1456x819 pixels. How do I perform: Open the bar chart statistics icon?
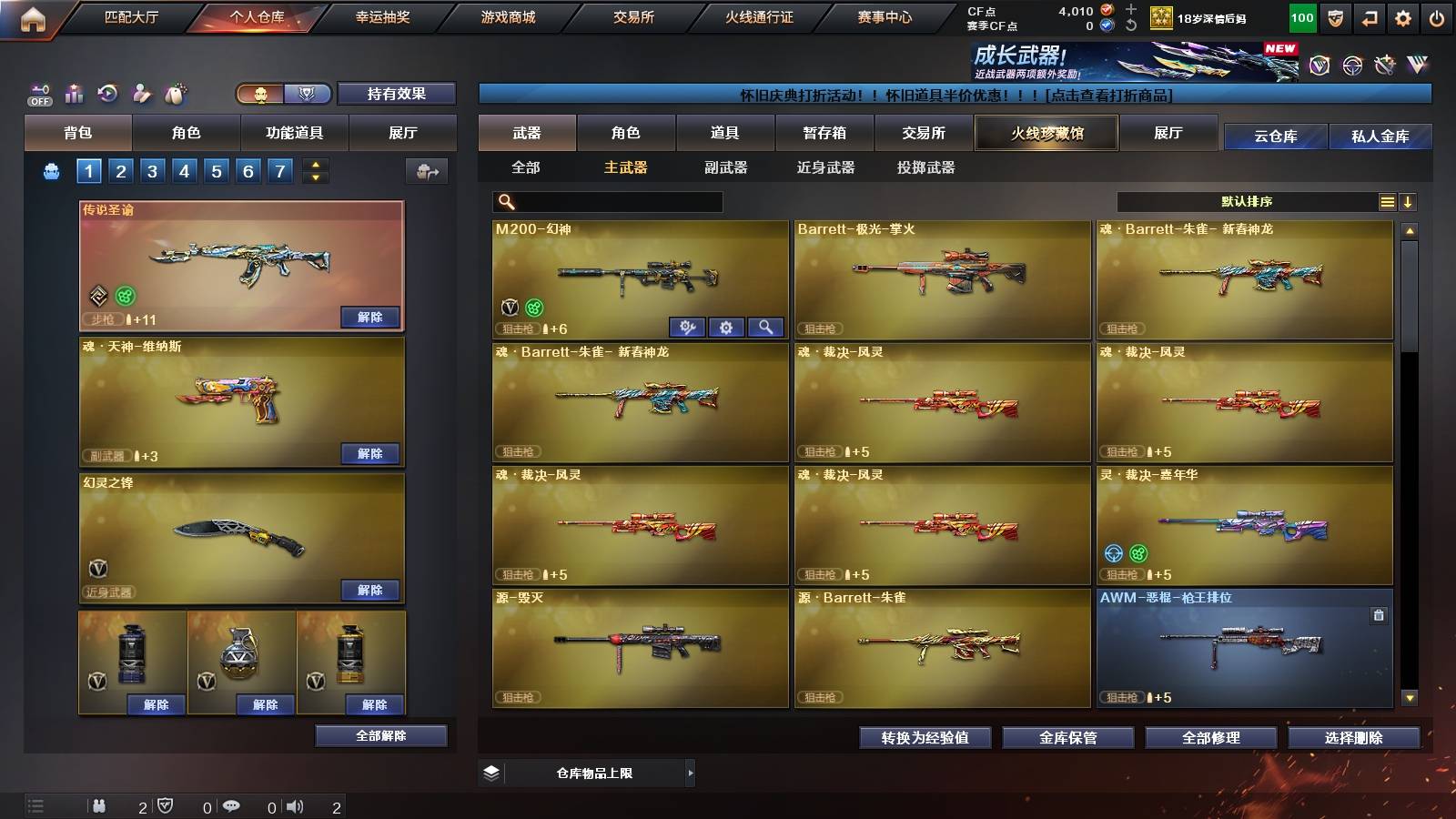coord(73,91)
